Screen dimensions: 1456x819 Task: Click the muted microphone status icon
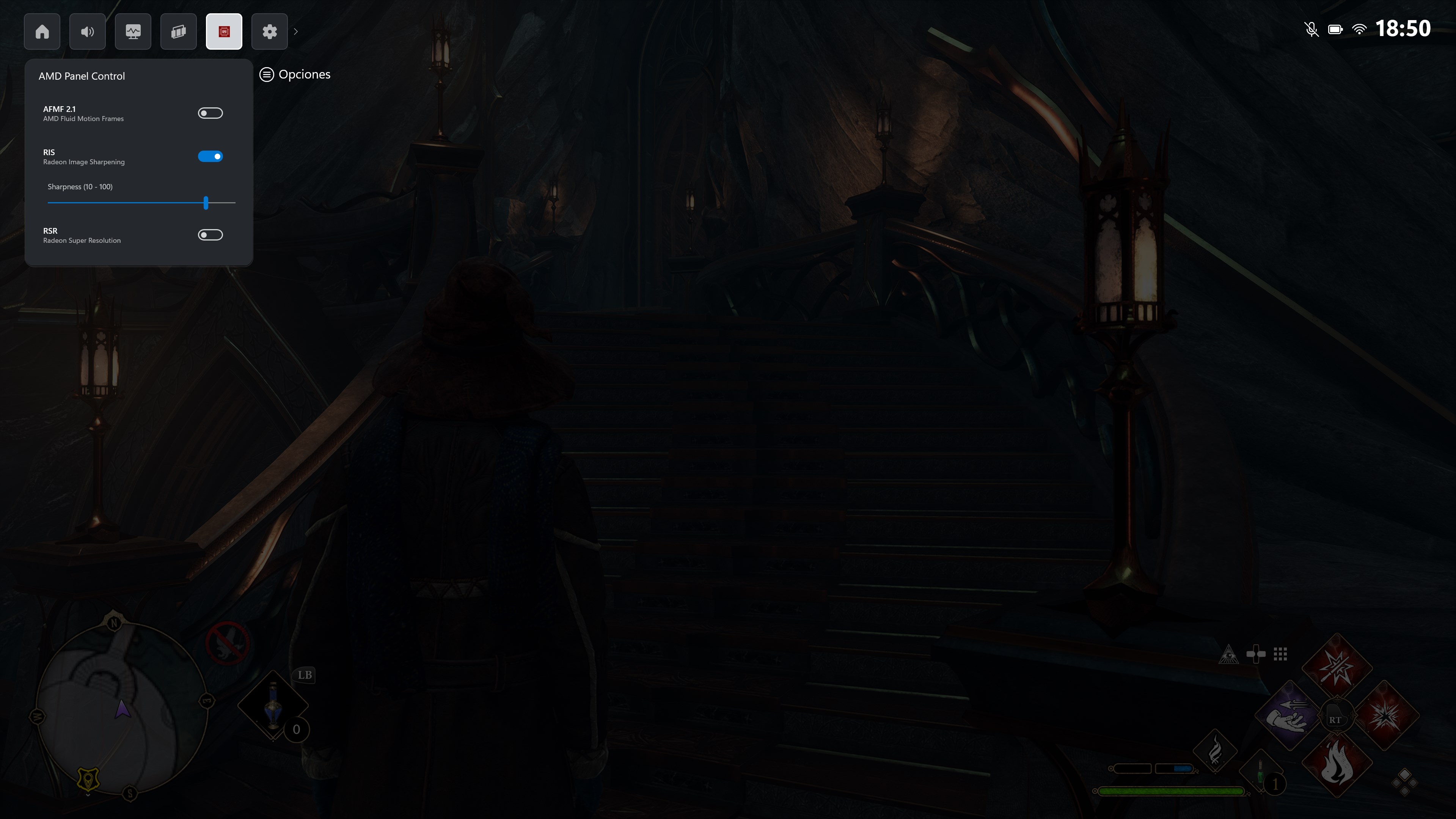(1311, 29)
